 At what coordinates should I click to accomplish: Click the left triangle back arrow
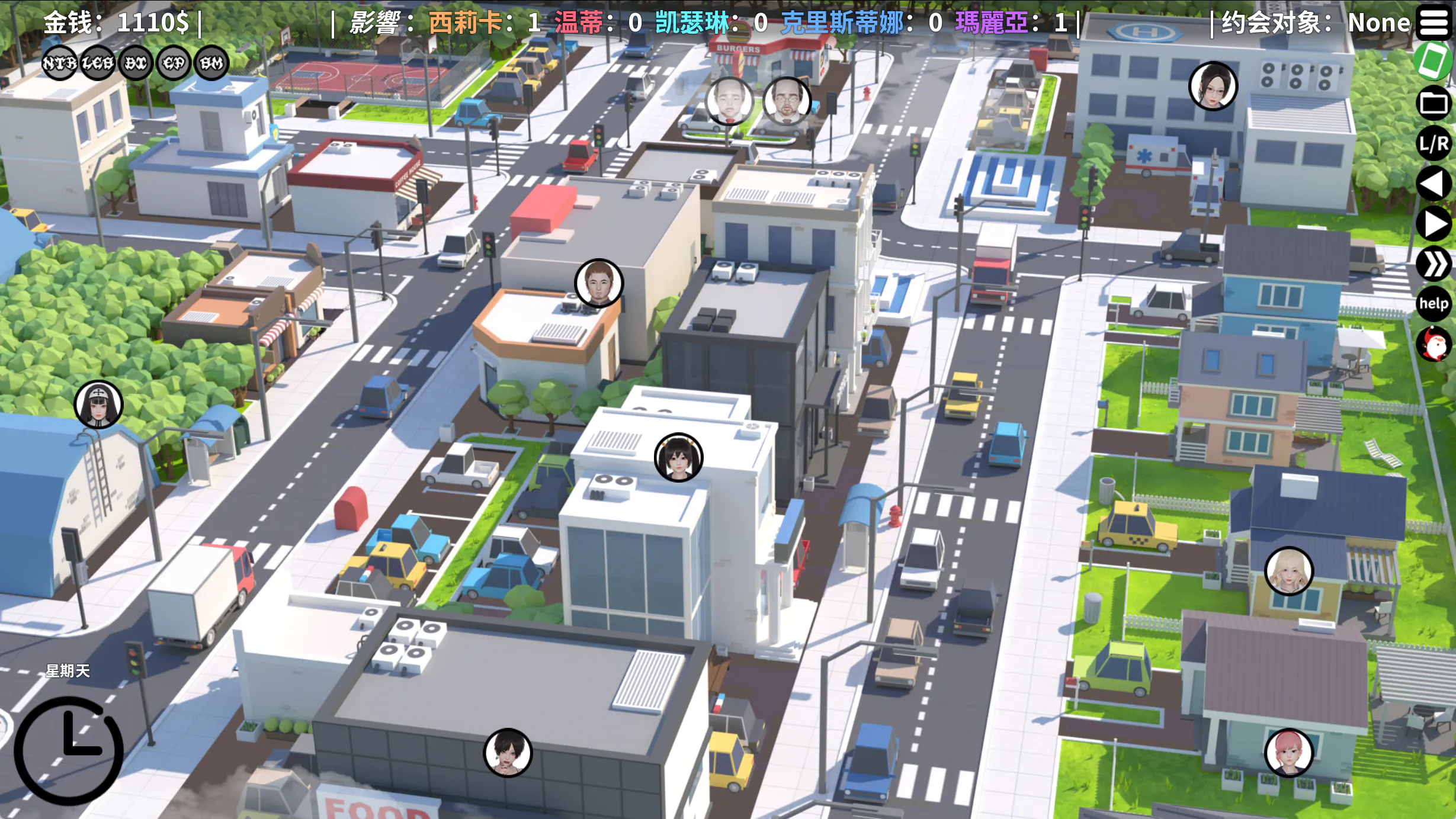(x=1433, y=184)
